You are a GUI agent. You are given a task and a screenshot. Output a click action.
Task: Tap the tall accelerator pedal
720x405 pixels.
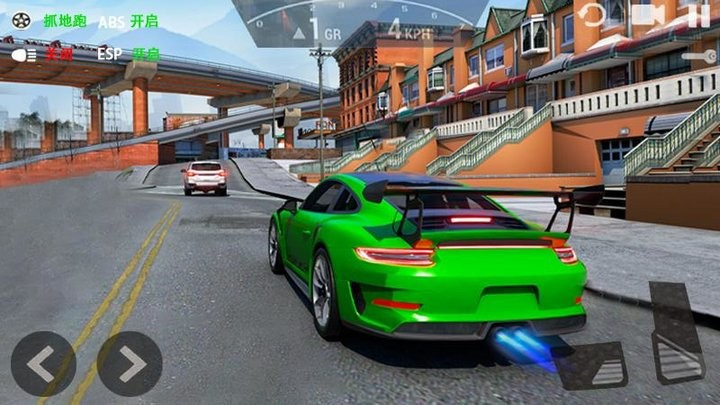click(677, 332)
